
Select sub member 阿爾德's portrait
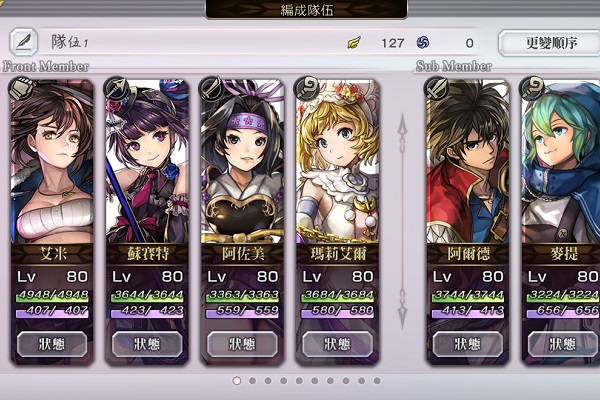click(x=467, y=160)
